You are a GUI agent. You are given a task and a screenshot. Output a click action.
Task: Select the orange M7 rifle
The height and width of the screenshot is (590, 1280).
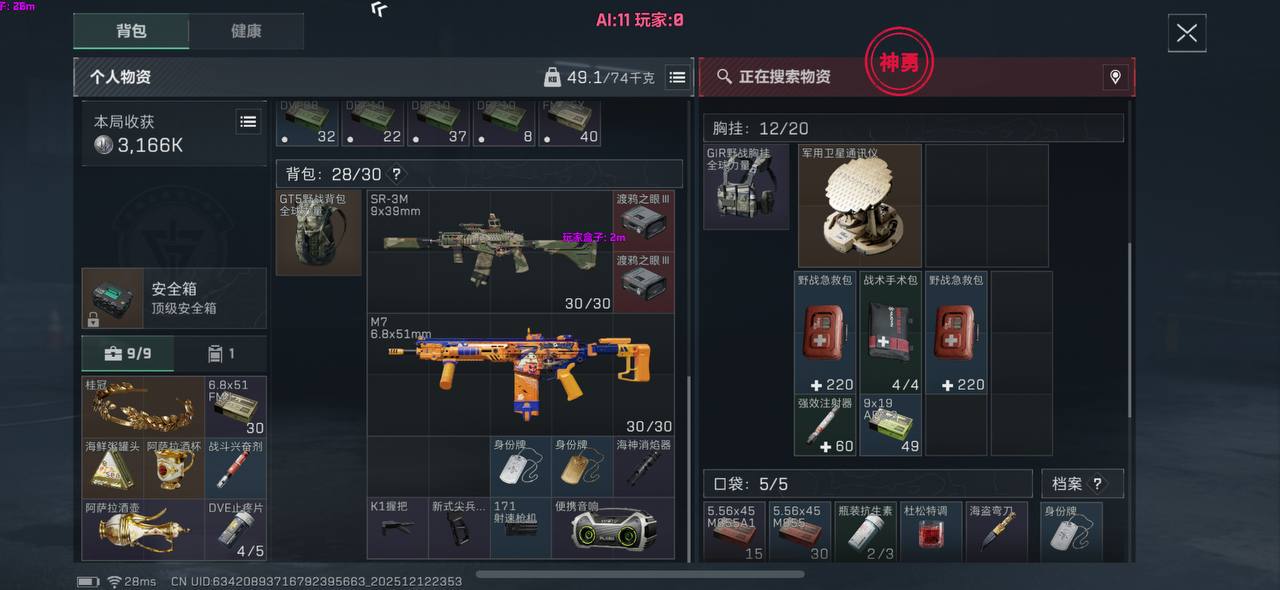pos(520,373)
